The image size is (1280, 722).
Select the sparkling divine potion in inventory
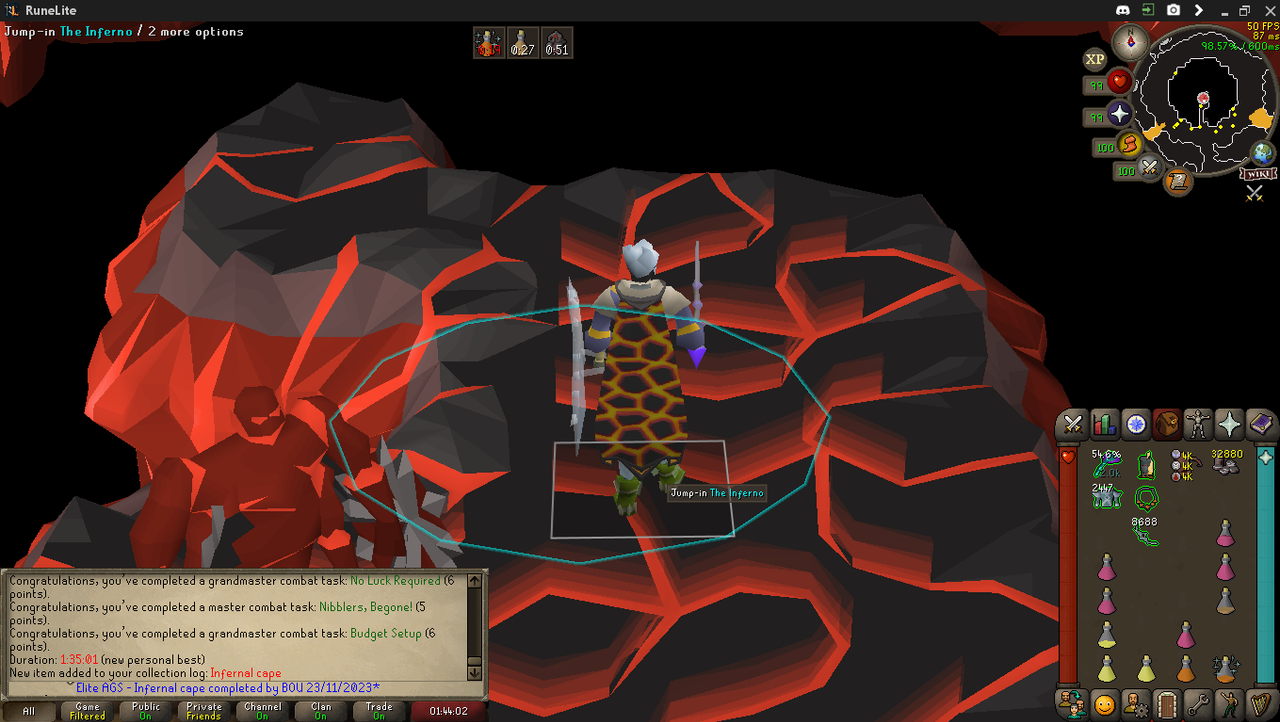click(x=1225, y=667)
